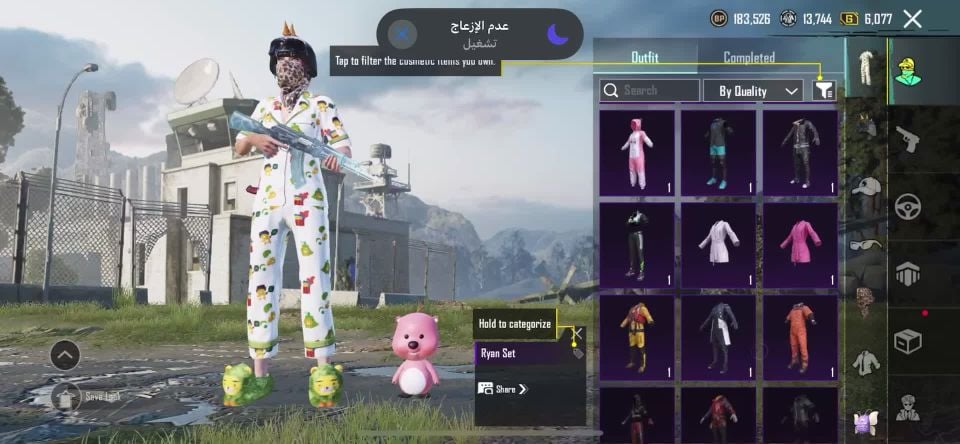The image size is (960, 444).
Task: Close the Ryan Set info popup
Action: click(577, 333)
